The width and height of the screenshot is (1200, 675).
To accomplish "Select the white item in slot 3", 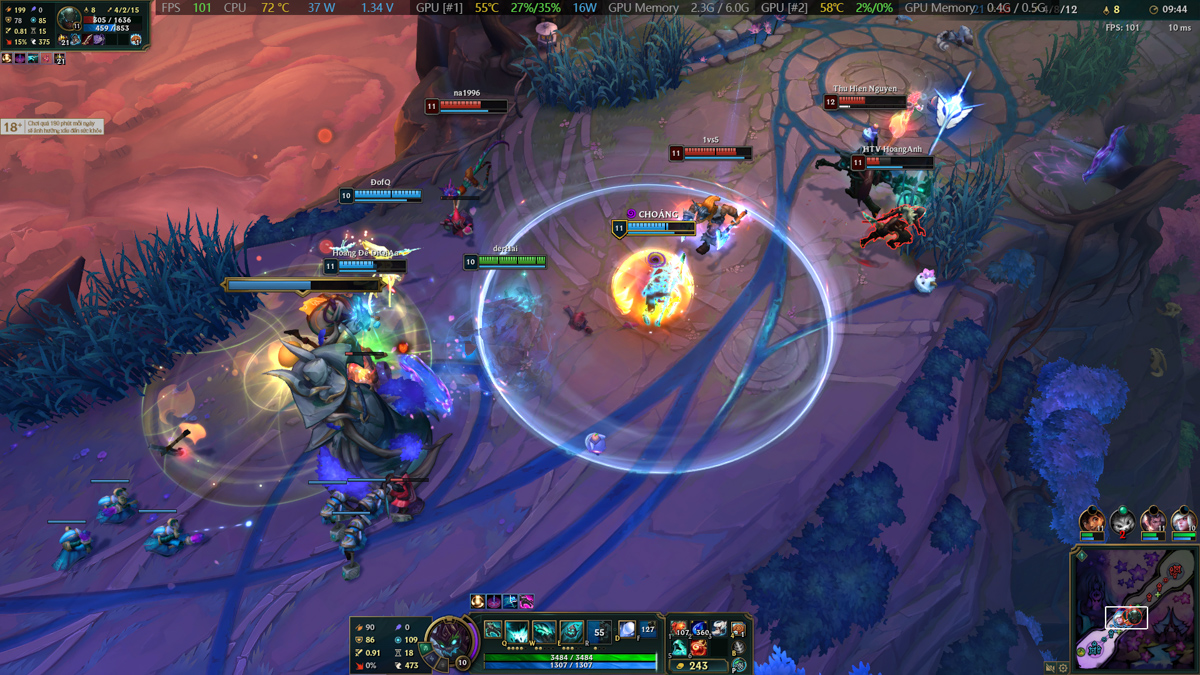I will (x=719, y=629).
